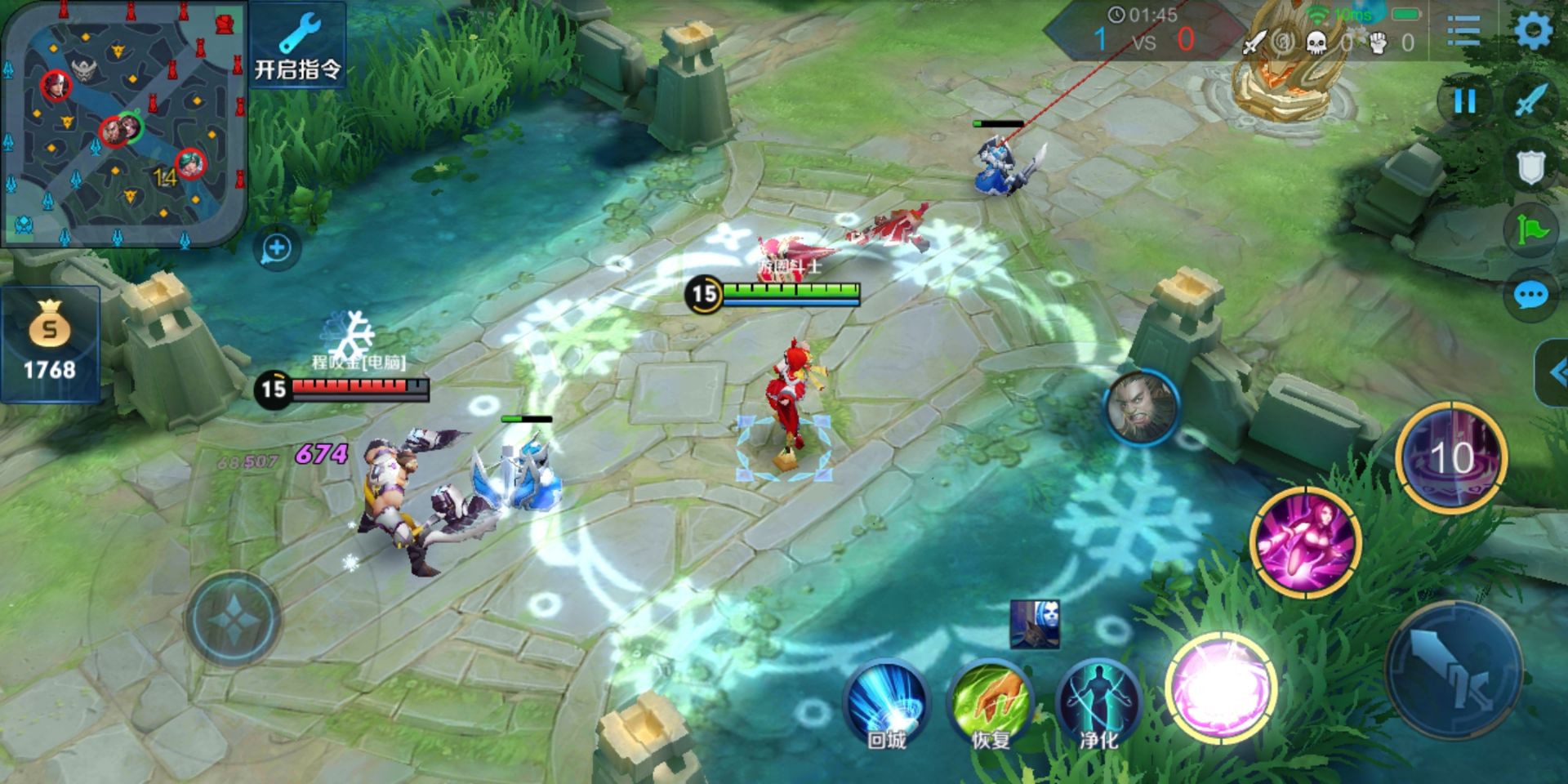Image resolution: width=1568 pixels, height=784 pixels.
Task: Send the blue sword attack signal
Action: point(1531,101)
